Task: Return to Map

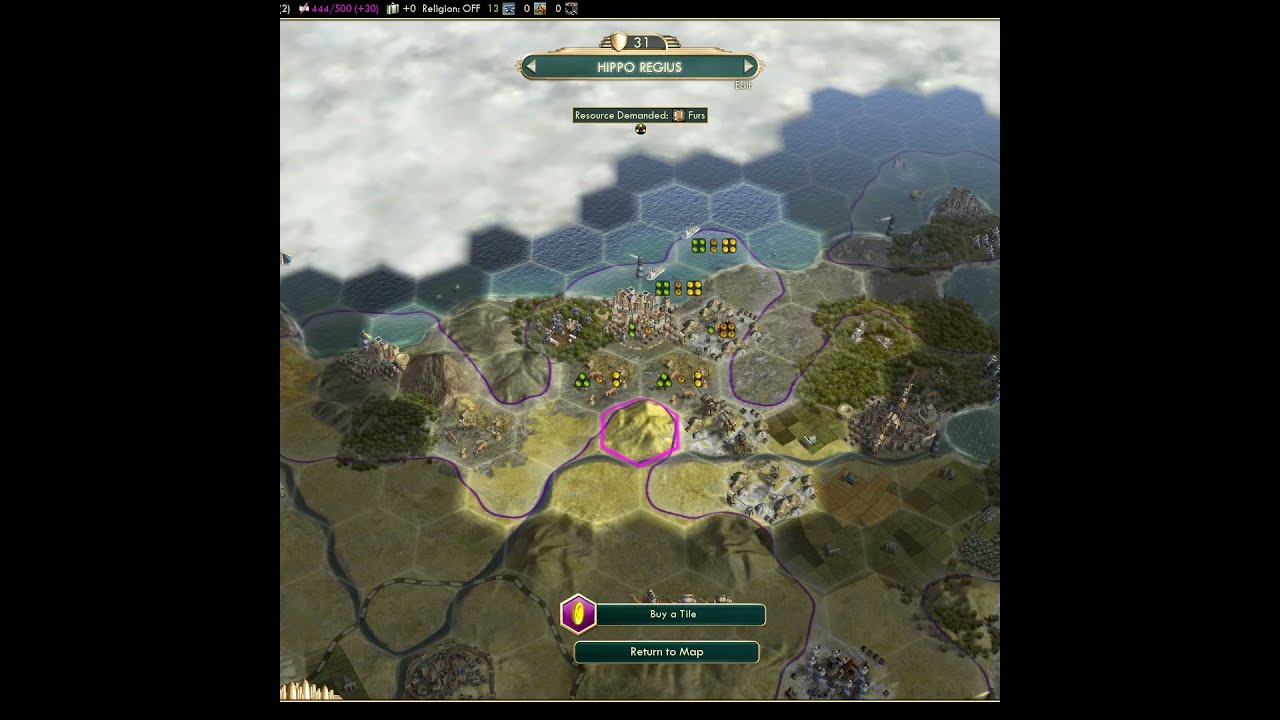Action: 666,652
